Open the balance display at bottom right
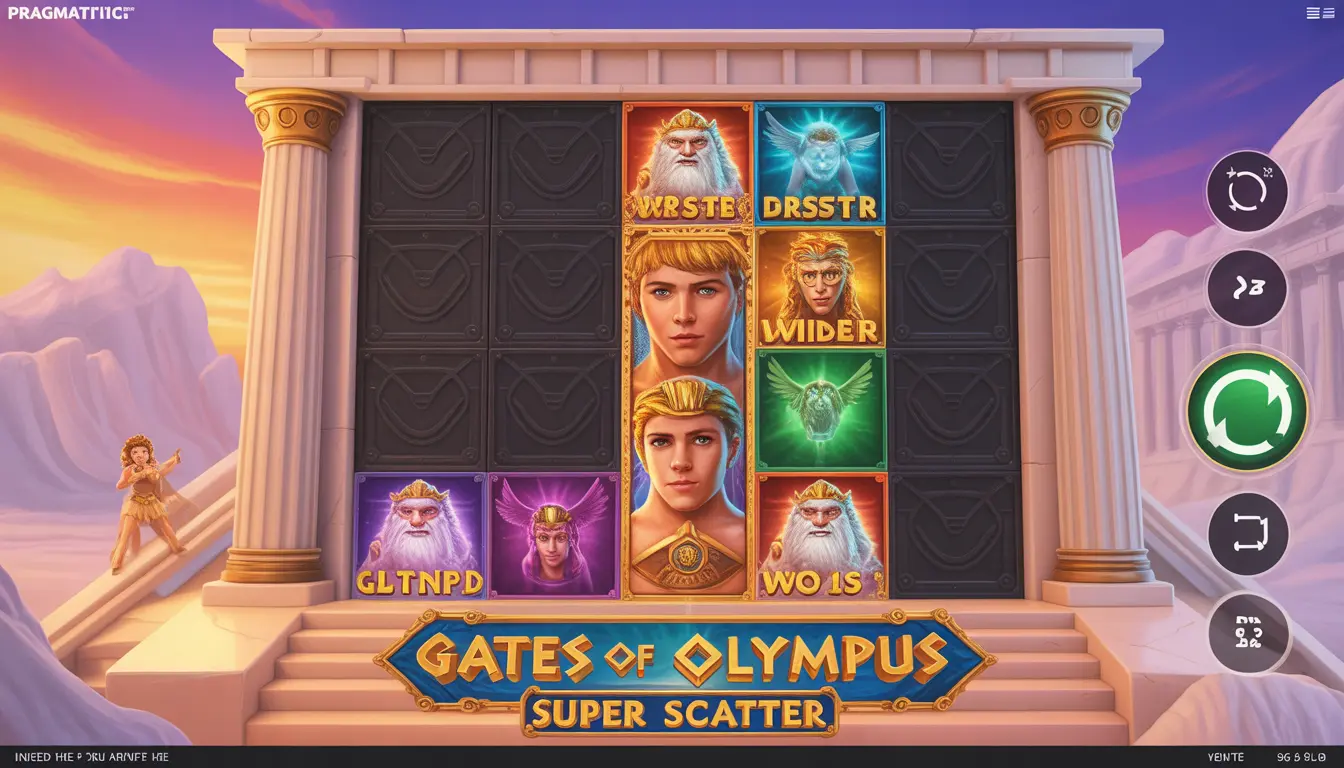 coord(1300,757)
